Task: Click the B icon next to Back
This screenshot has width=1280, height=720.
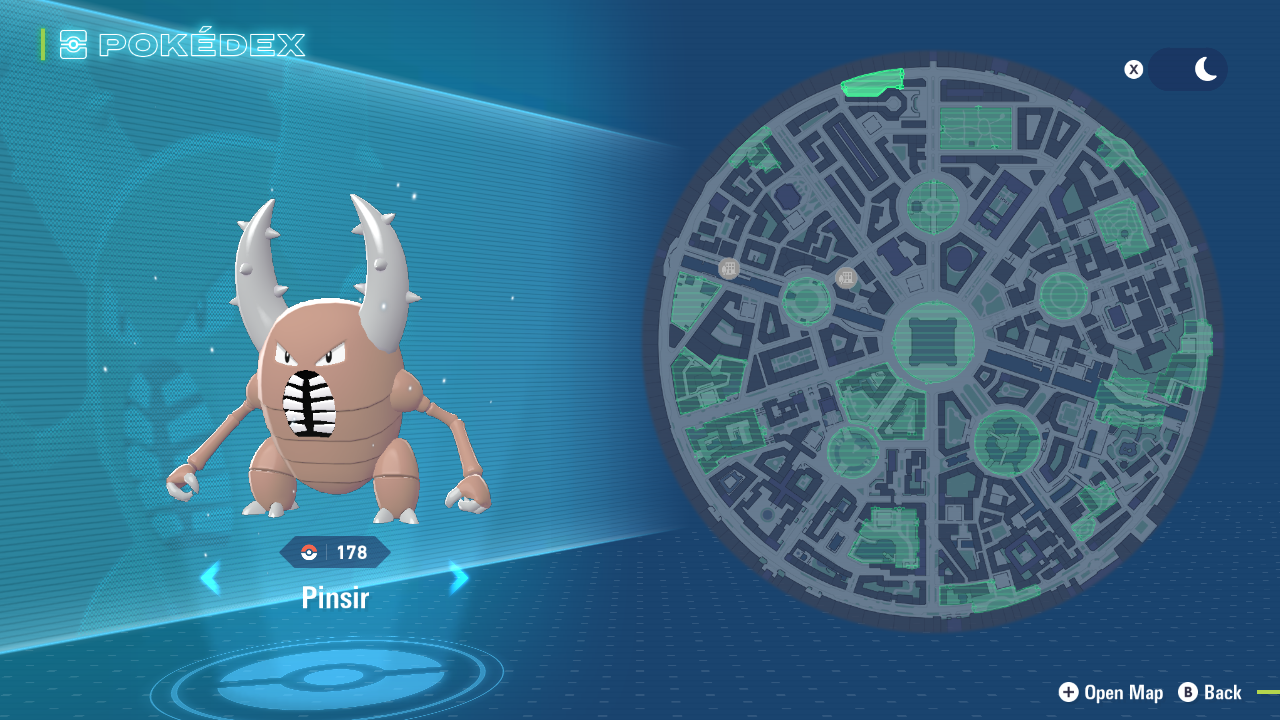Action: (1188, 692)
